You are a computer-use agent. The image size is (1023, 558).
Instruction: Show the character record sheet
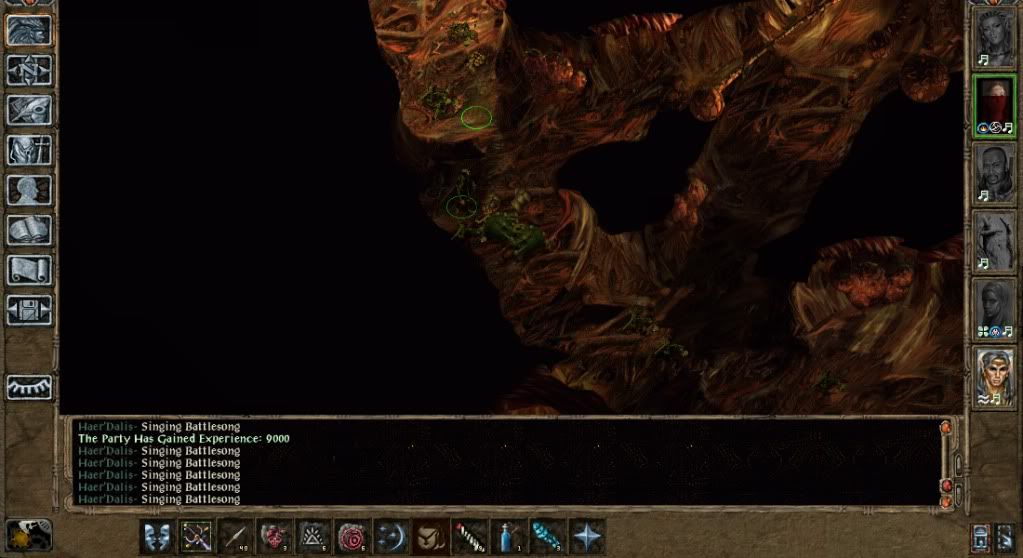(29, 190)
